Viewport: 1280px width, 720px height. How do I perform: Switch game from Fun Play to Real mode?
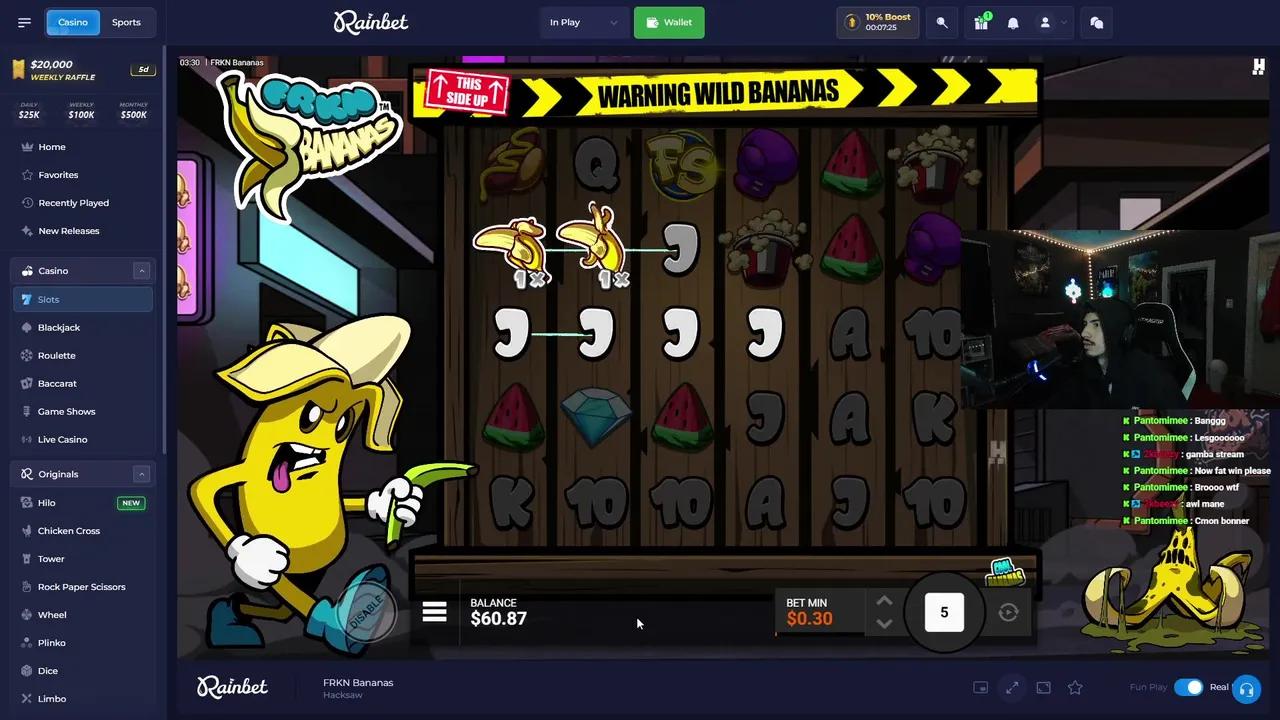coord(1189,687)
